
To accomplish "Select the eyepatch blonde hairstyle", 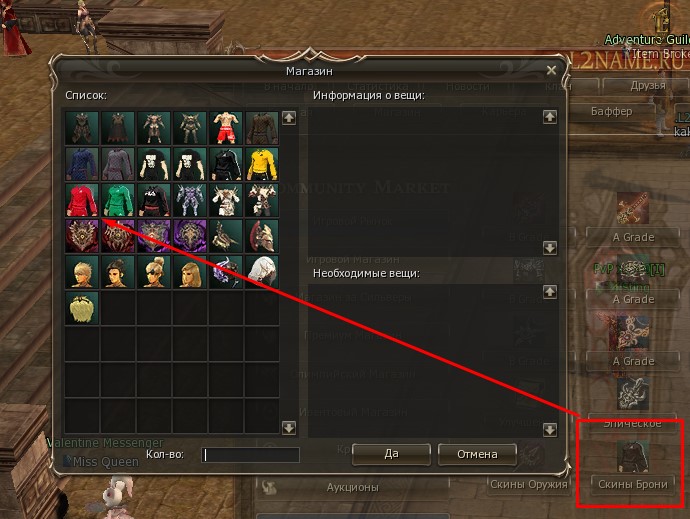I will [x=154, y=270].
